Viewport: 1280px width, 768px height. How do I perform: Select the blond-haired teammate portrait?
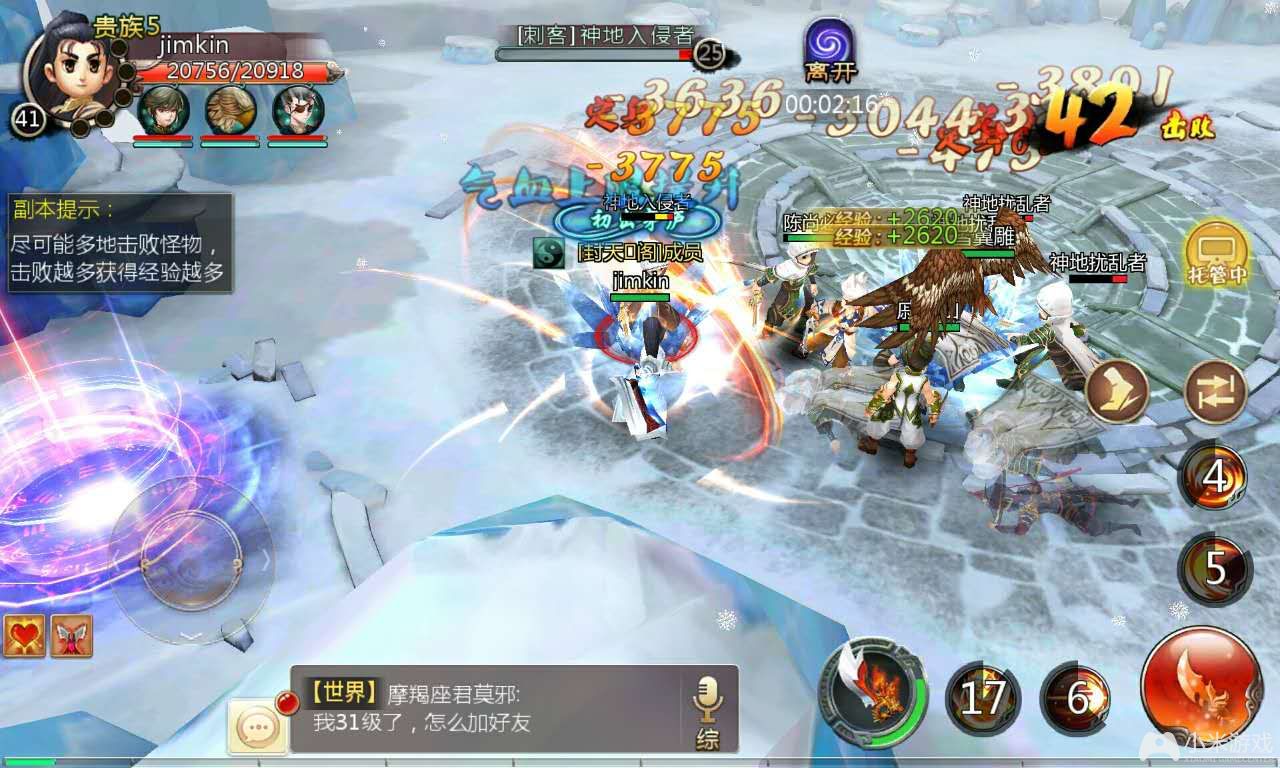pyautogui.click(x=230, y=110)
